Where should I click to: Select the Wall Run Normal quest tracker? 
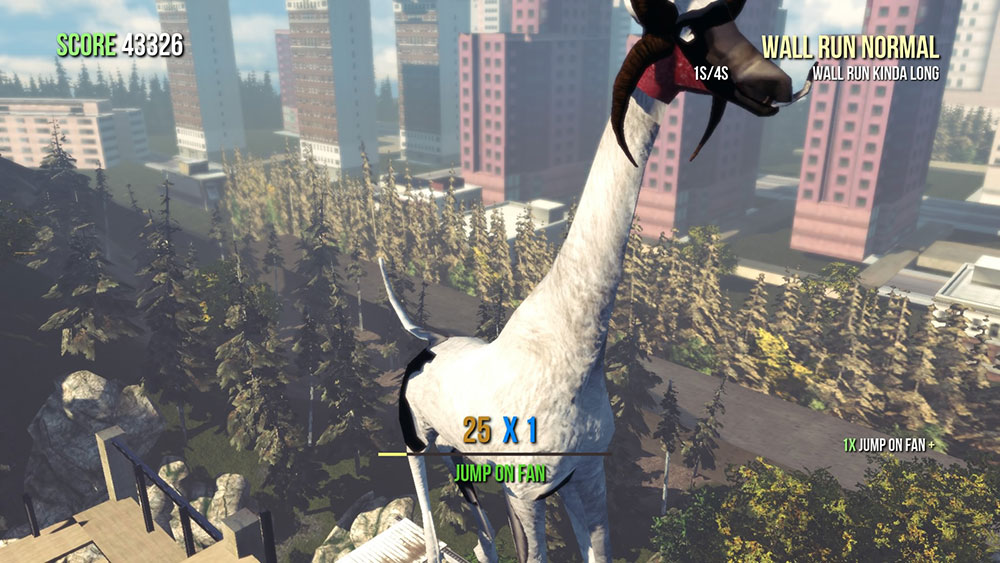pyautogui.click(x=850, y=48)
